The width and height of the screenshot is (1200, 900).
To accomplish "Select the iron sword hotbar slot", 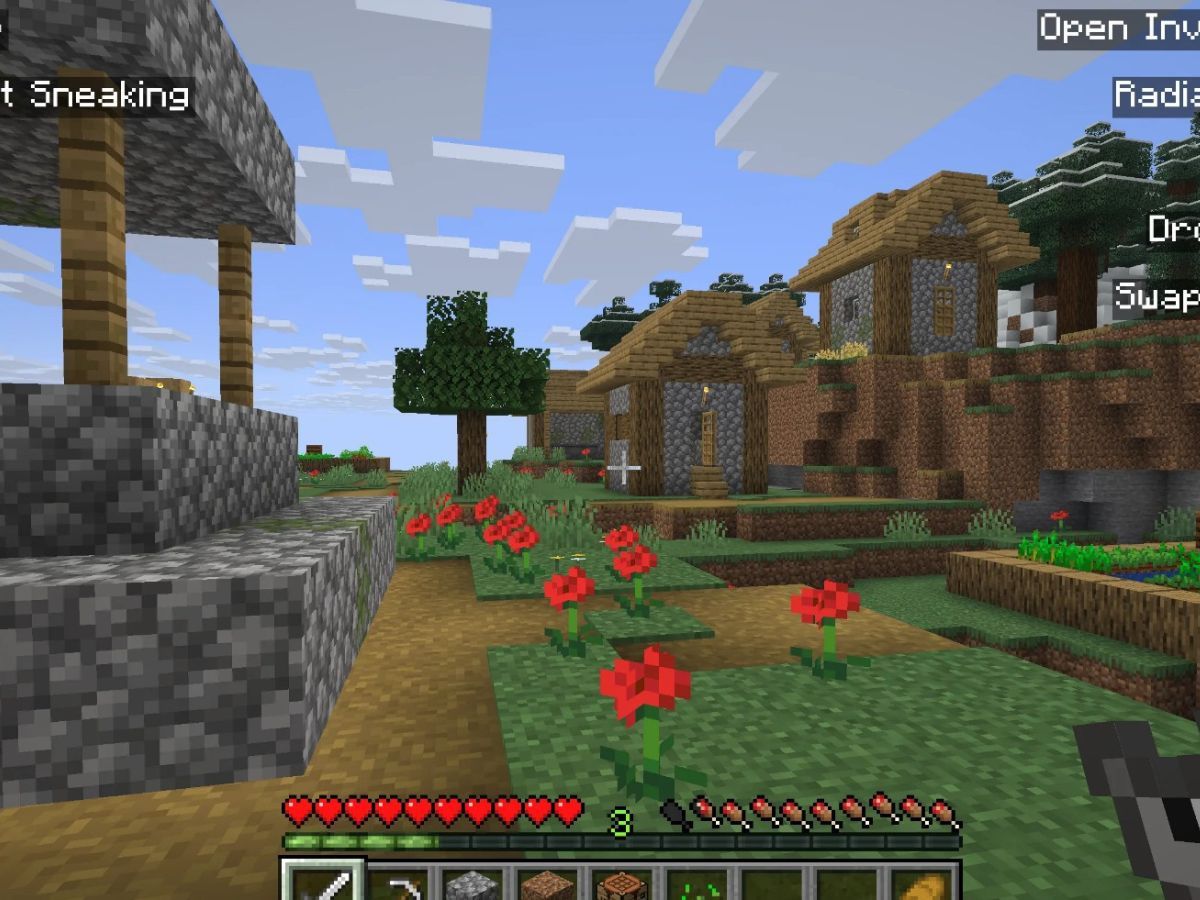I will (x=323, y=882).
